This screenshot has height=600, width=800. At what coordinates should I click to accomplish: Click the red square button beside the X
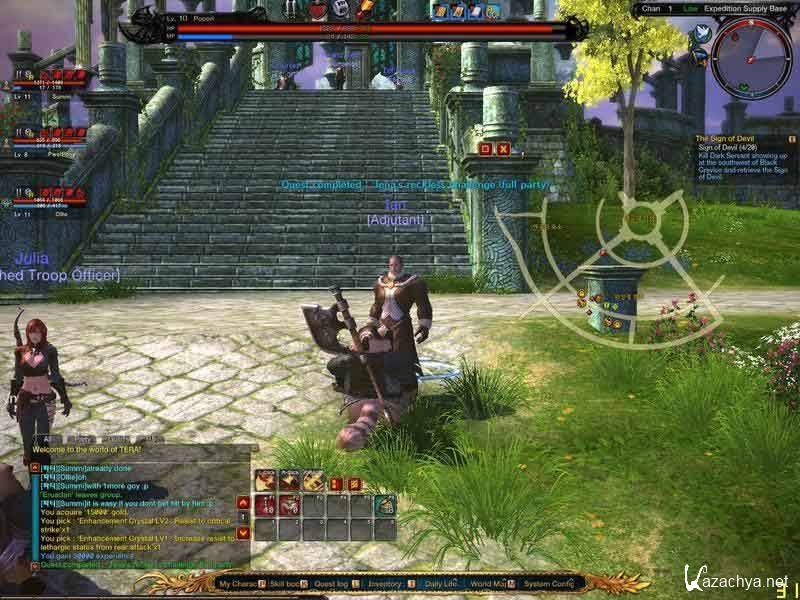coord(485,148)
